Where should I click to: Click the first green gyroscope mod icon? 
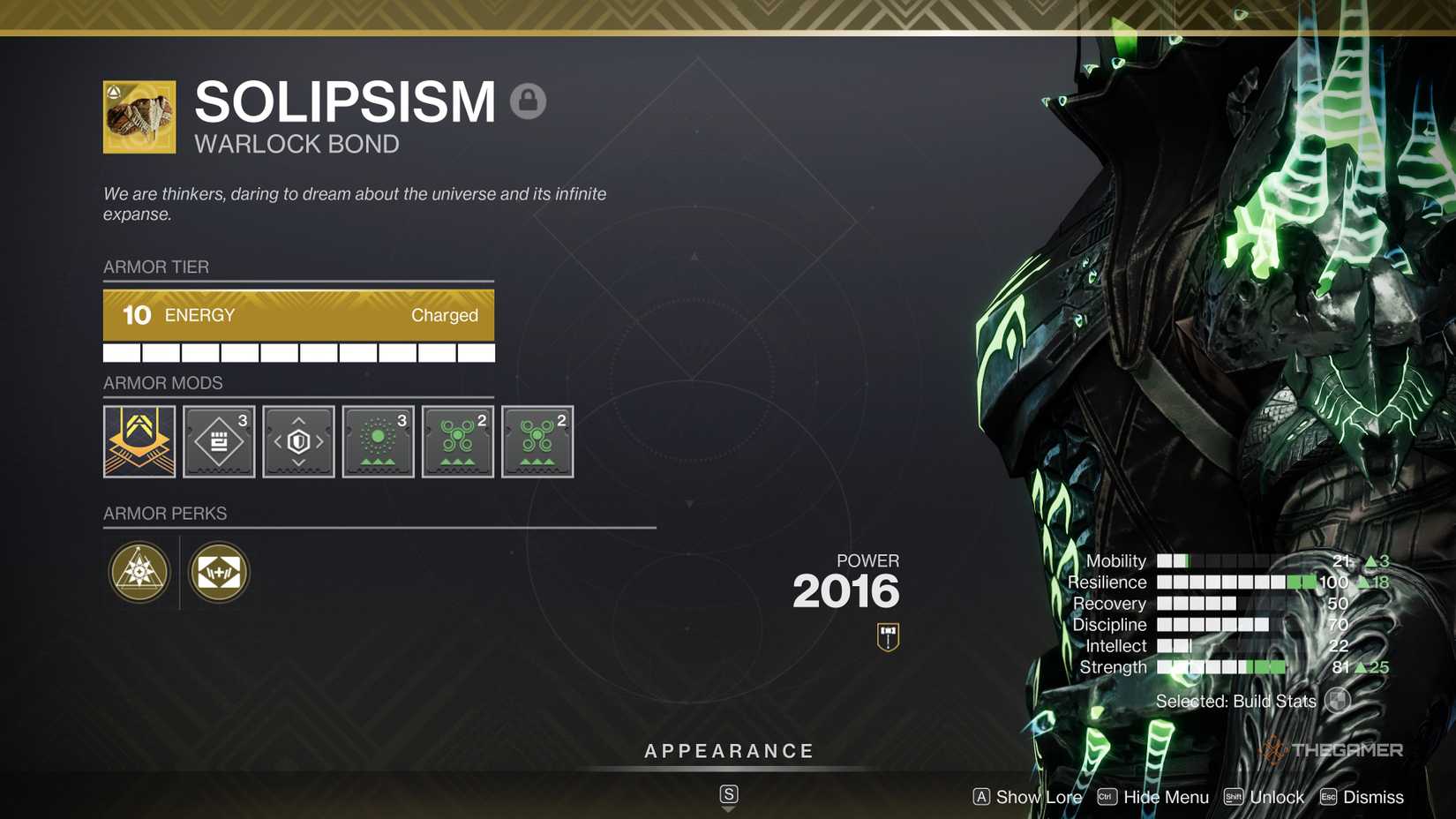pos(457,441)
